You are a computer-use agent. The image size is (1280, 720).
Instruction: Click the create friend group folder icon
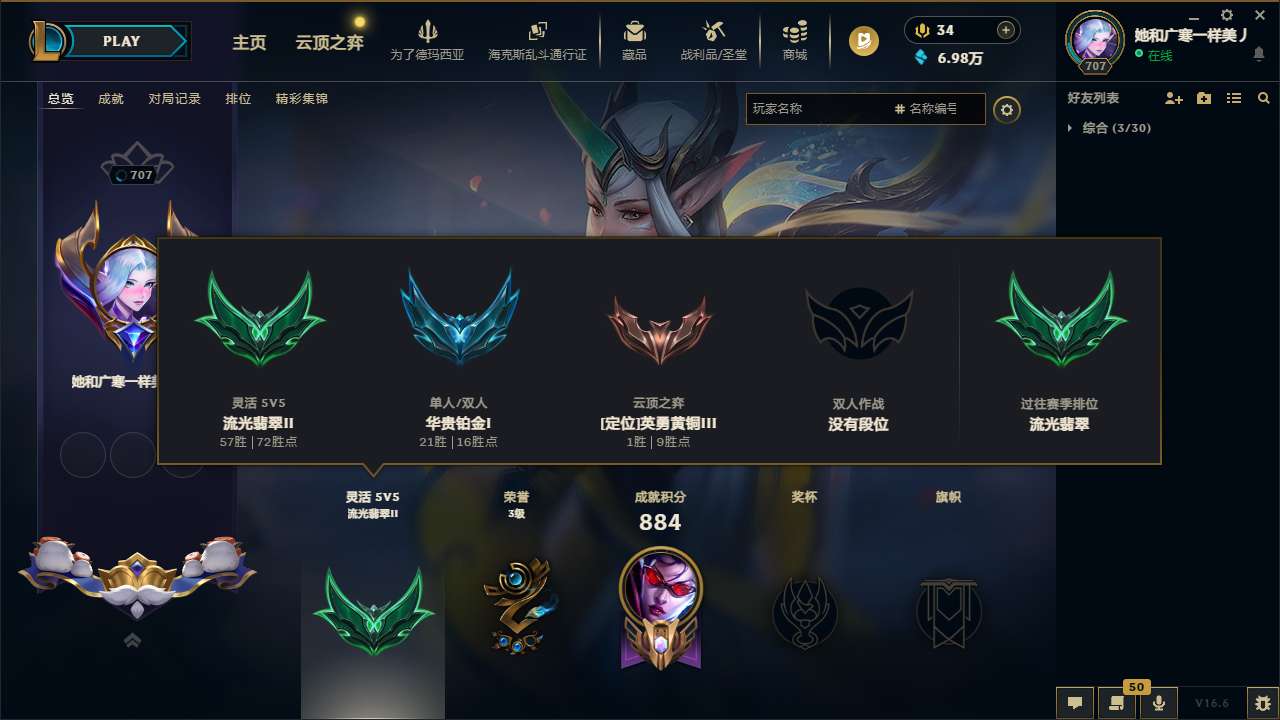1203,97
